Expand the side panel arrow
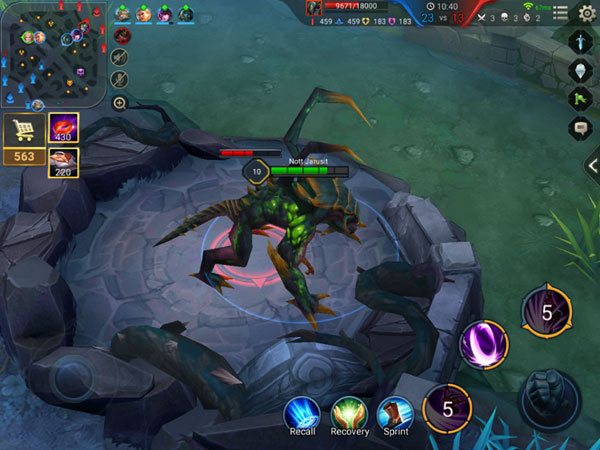 tap(593, 166)
